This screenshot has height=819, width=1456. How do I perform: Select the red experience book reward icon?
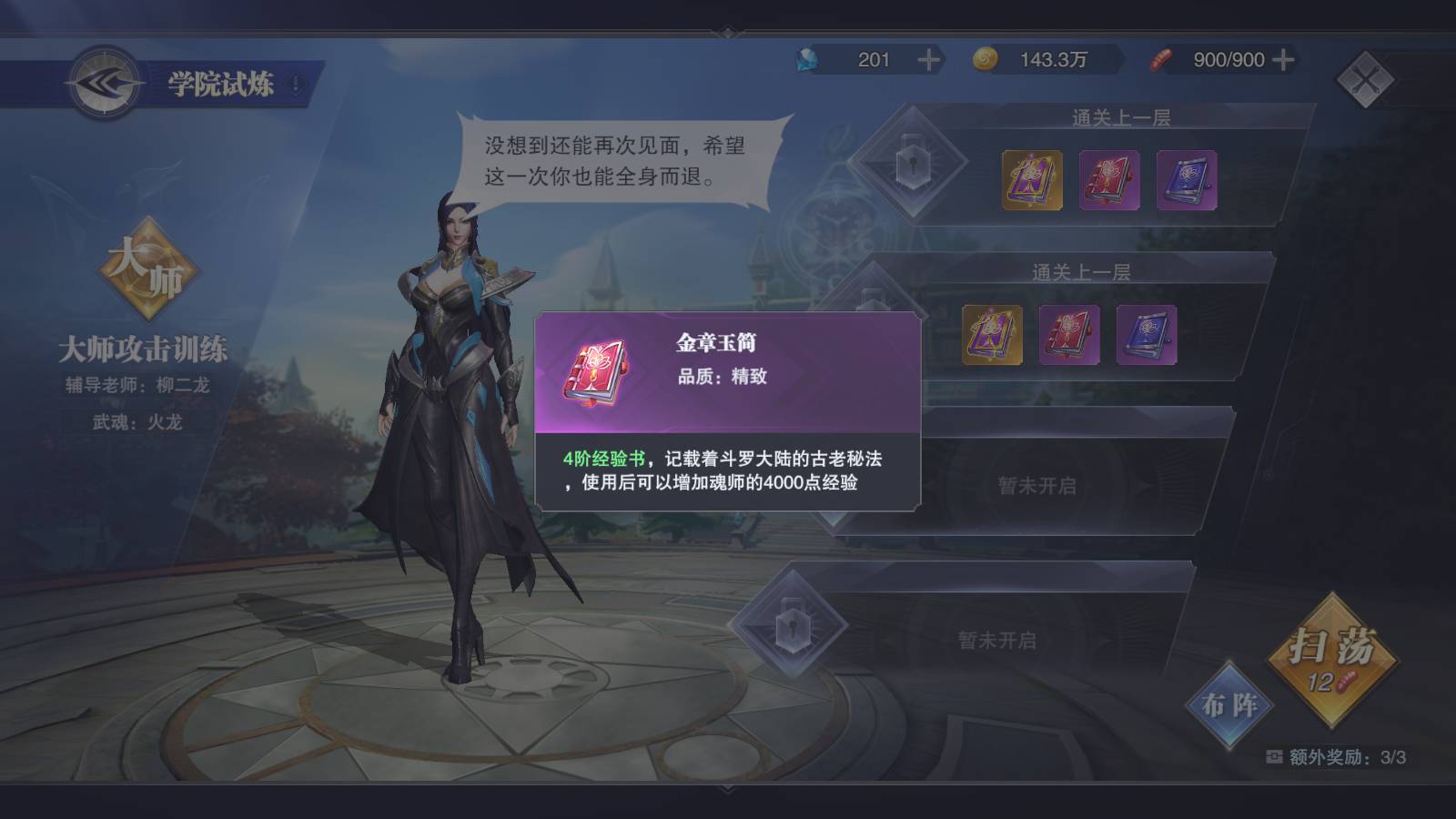pyautogui.click(x=1108, y=180)
